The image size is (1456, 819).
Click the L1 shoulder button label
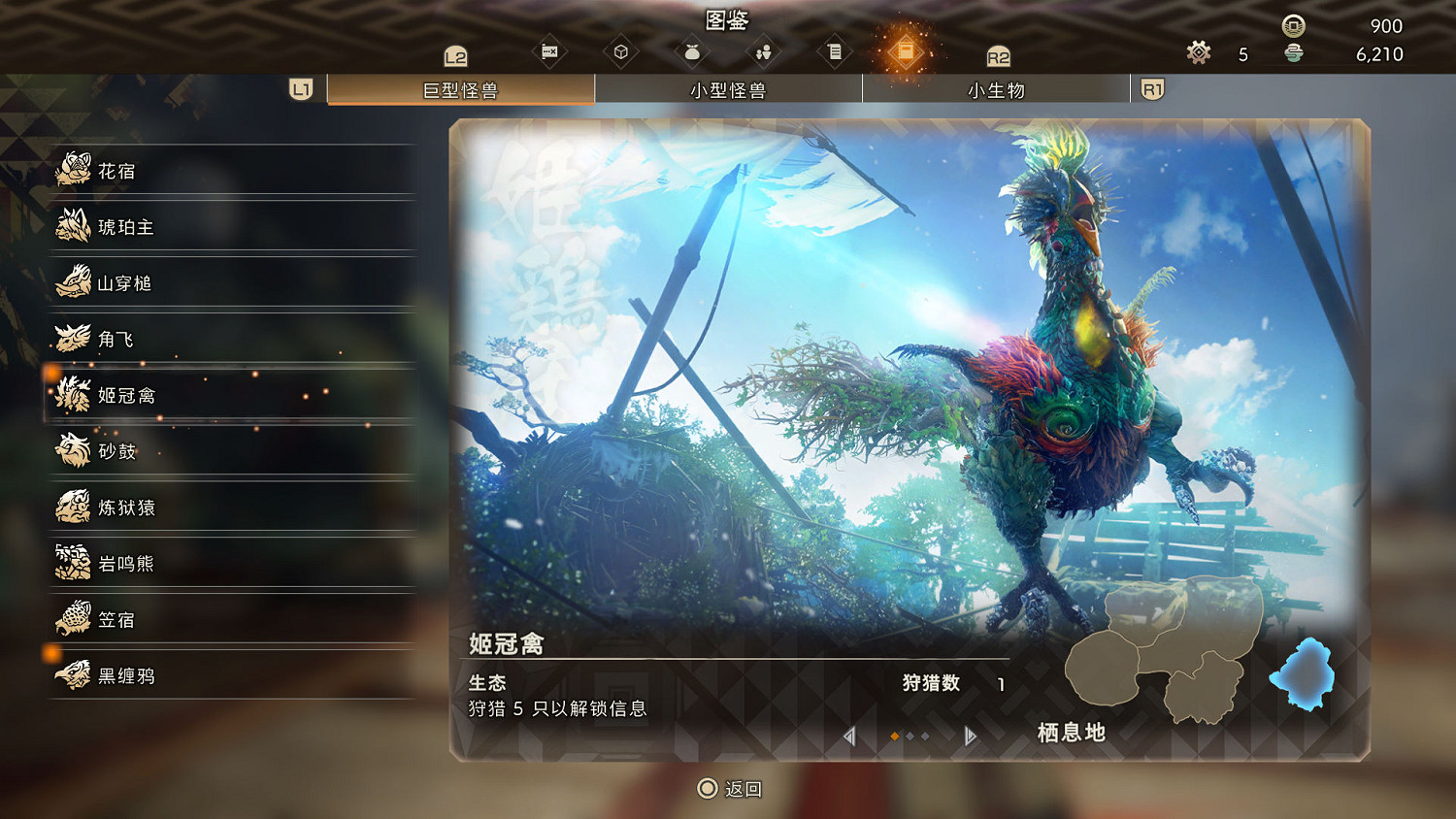click(x=299, y=88)
